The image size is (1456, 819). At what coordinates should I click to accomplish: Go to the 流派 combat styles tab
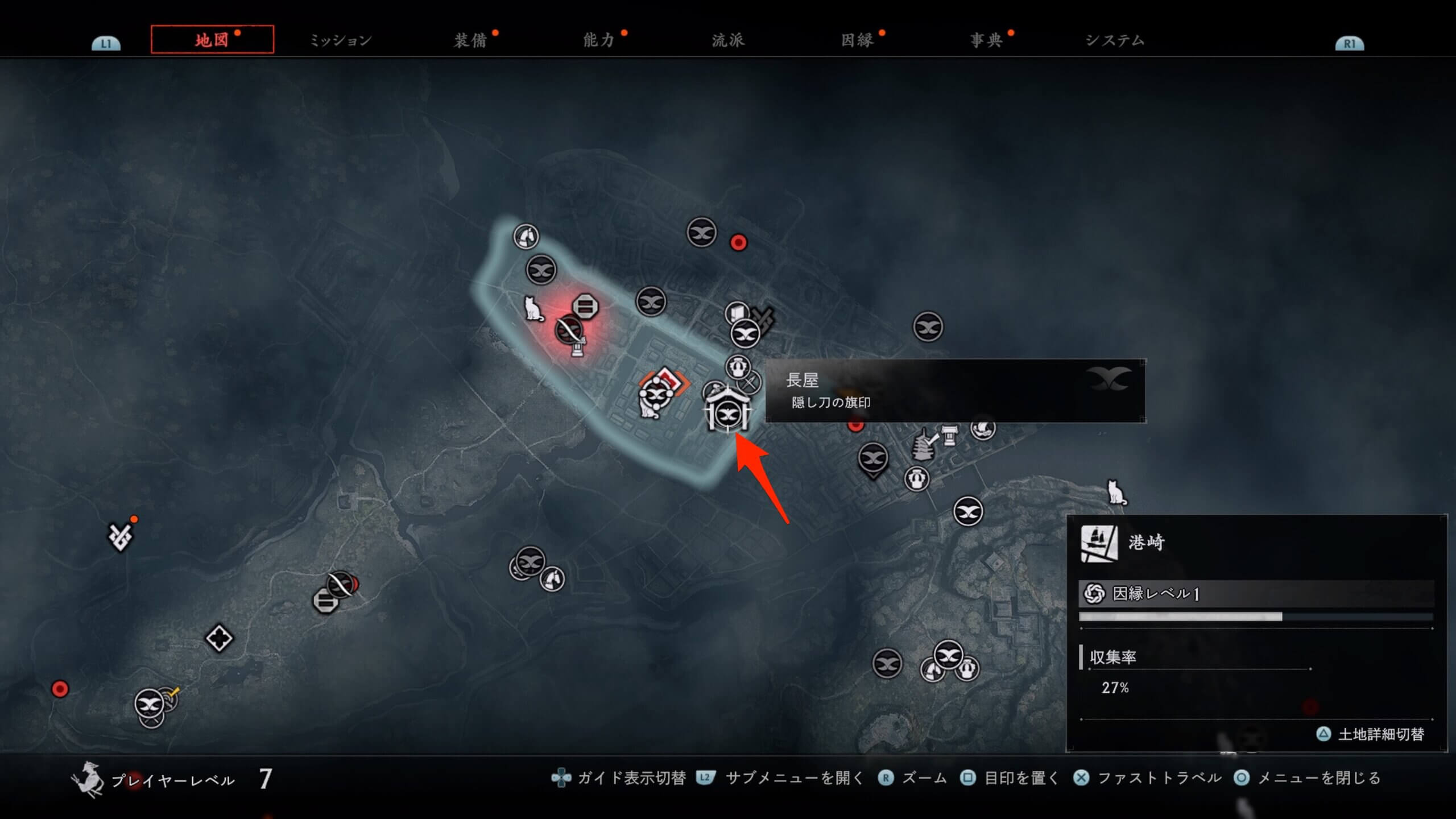coord(728,40)
